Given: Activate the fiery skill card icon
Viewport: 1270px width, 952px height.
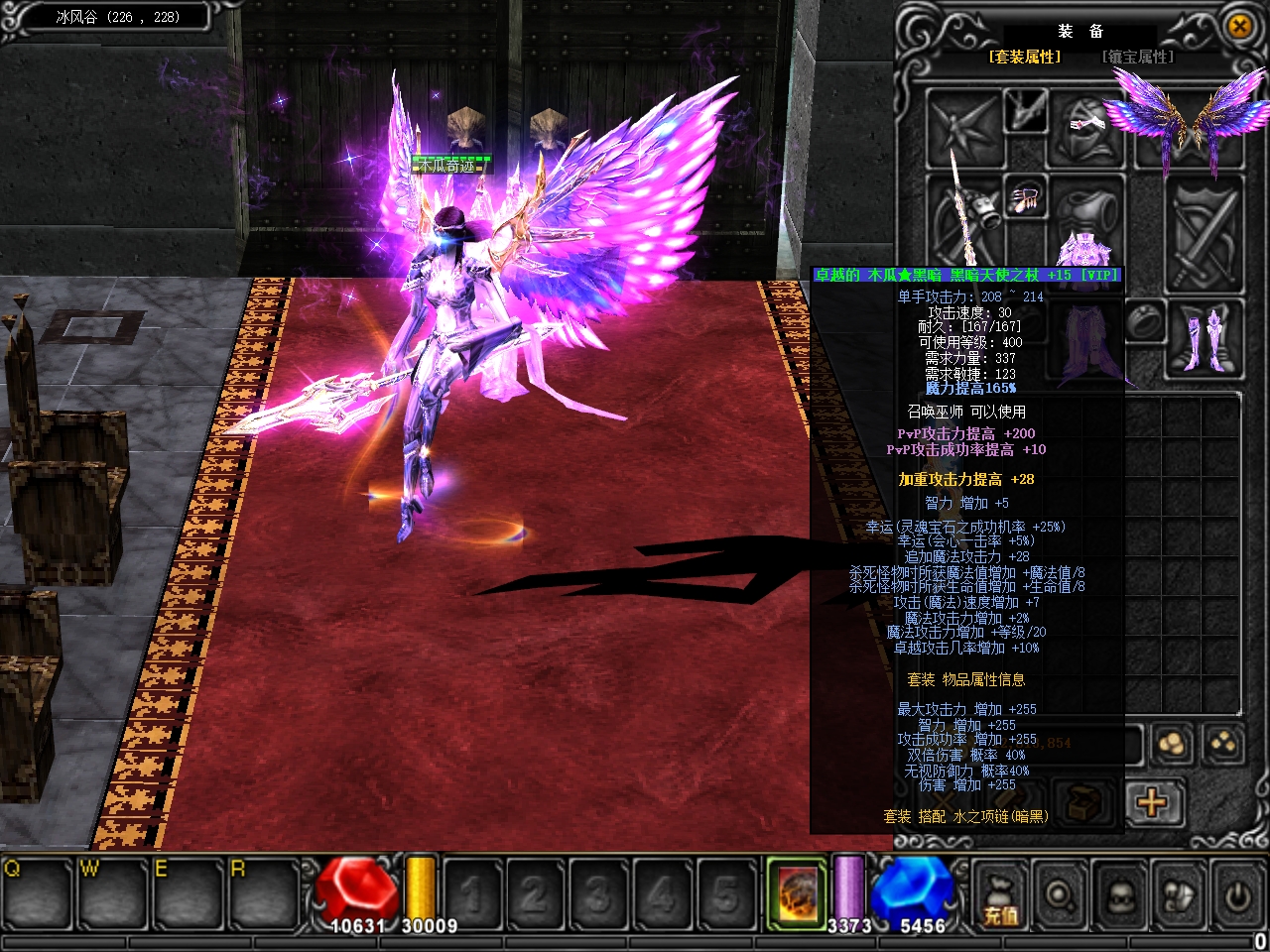Looking at the screenshot, I should [x=797, y=890].
